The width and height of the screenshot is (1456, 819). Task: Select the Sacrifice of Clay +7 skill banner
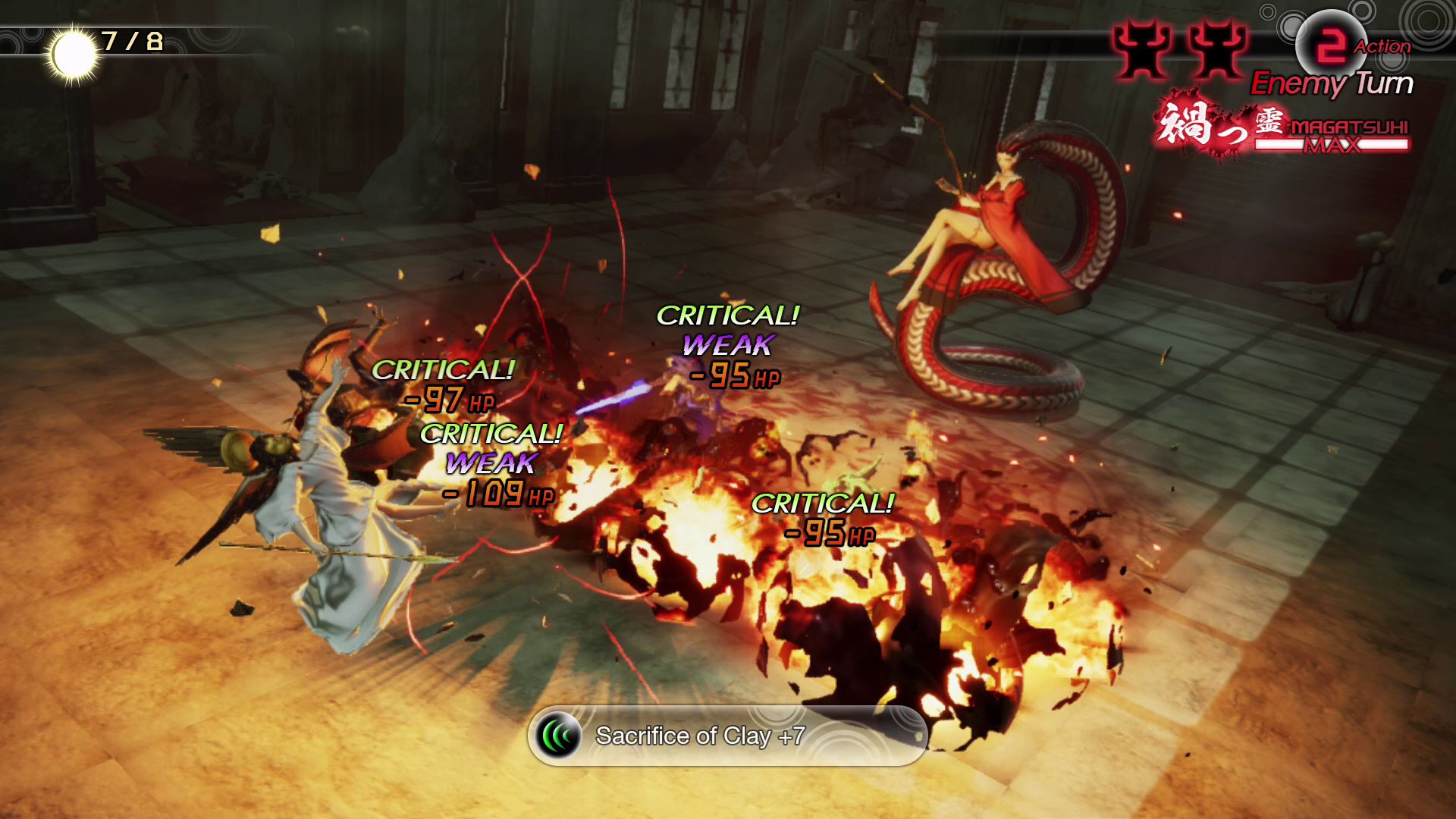pos(726,736)
